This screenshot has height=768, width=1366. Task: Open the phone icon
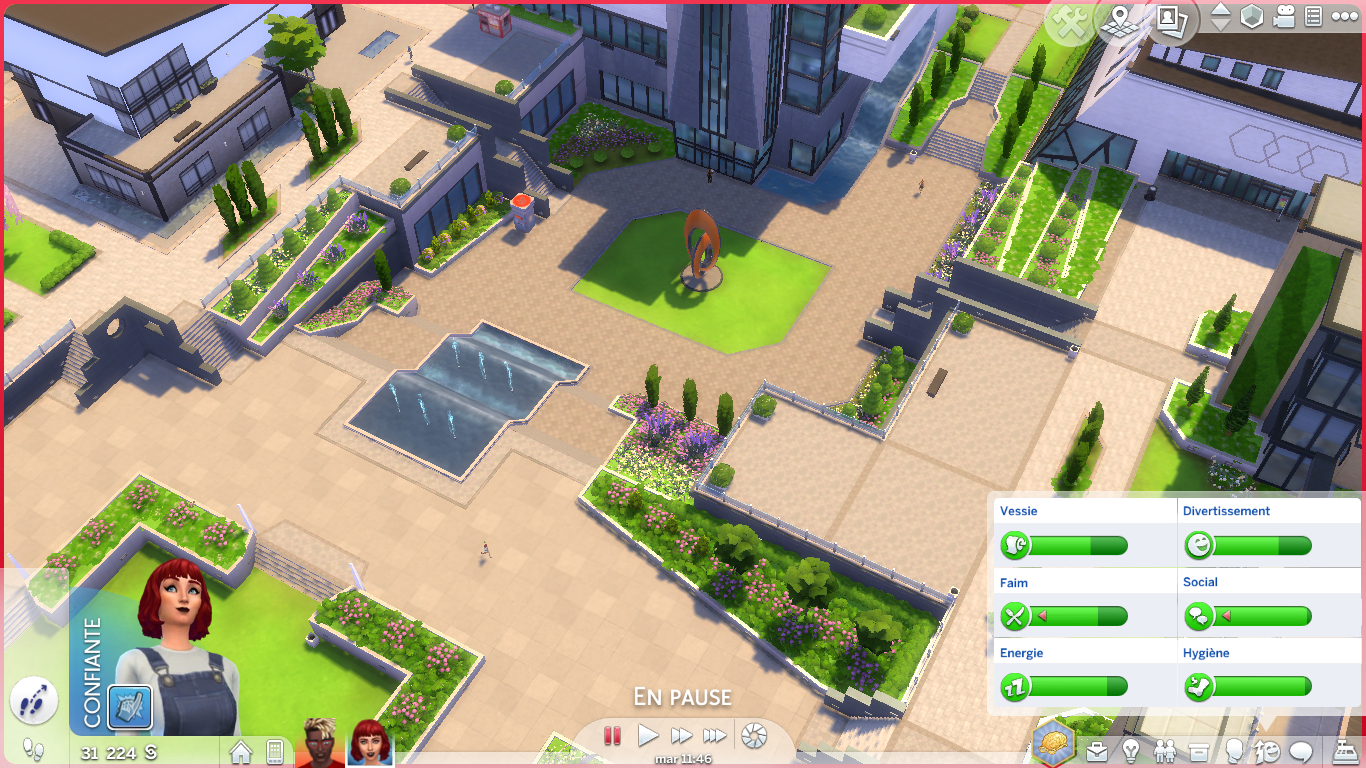pyautogui.click(x=274, y=751)
